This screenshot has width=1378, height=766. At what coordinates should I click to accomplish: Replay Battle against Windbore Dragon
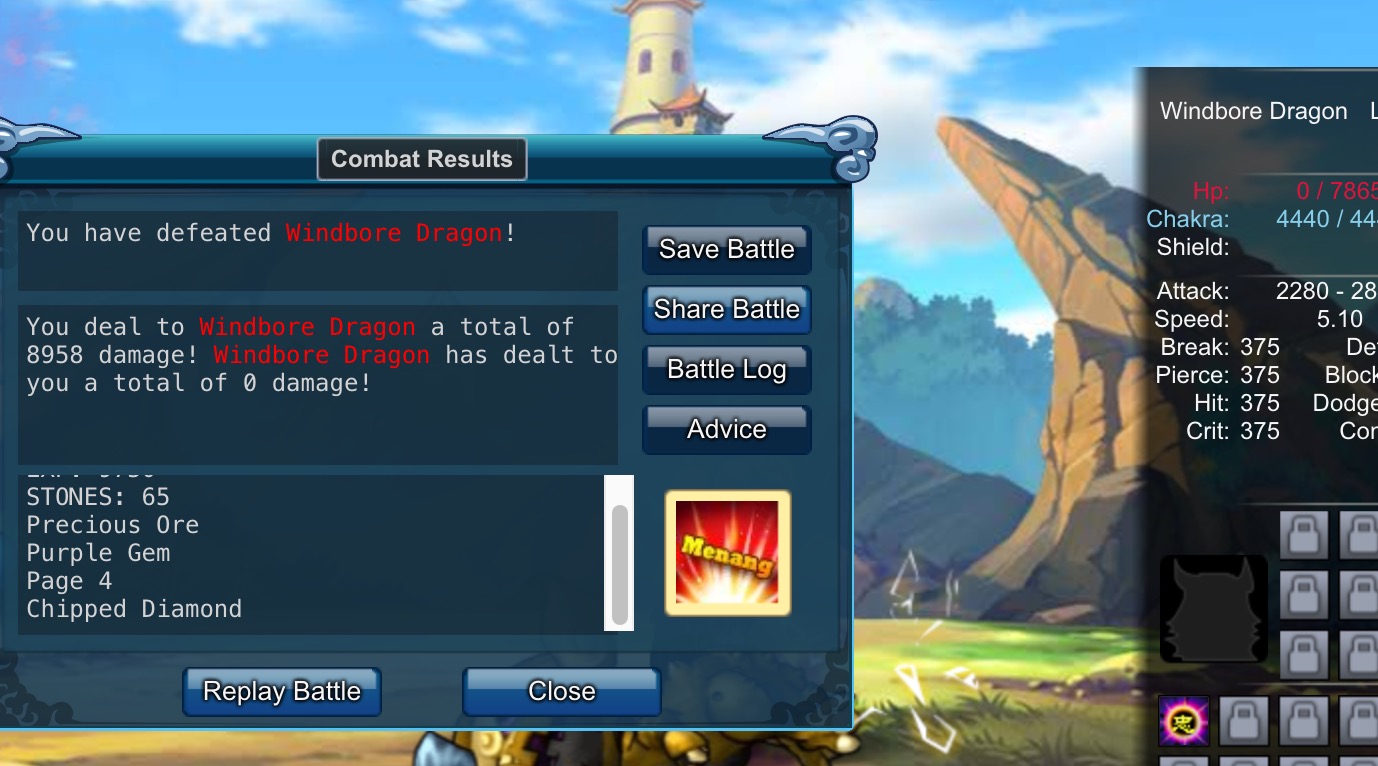point(282,691)
